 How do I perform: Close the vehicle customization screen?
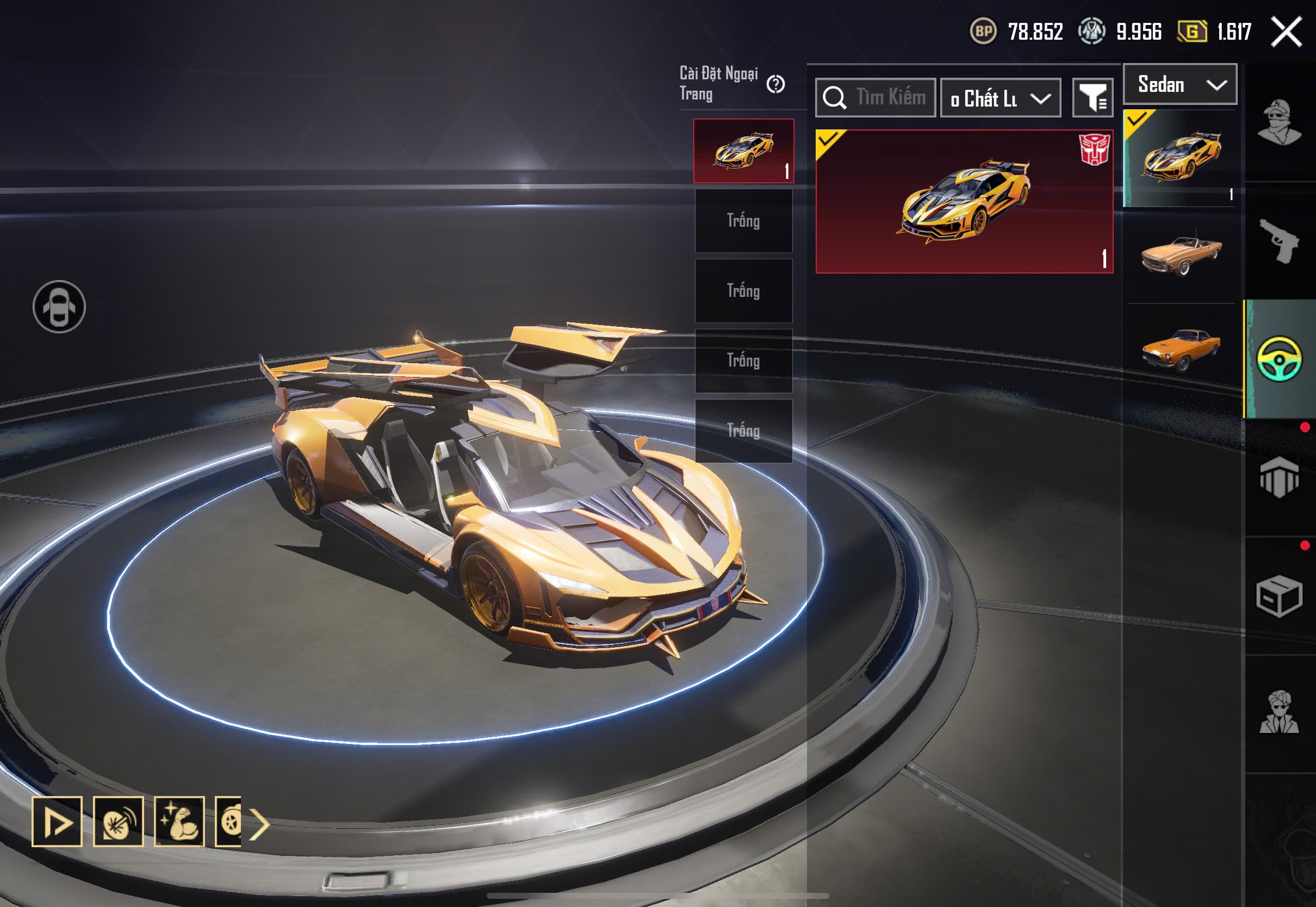(1287, 32)
